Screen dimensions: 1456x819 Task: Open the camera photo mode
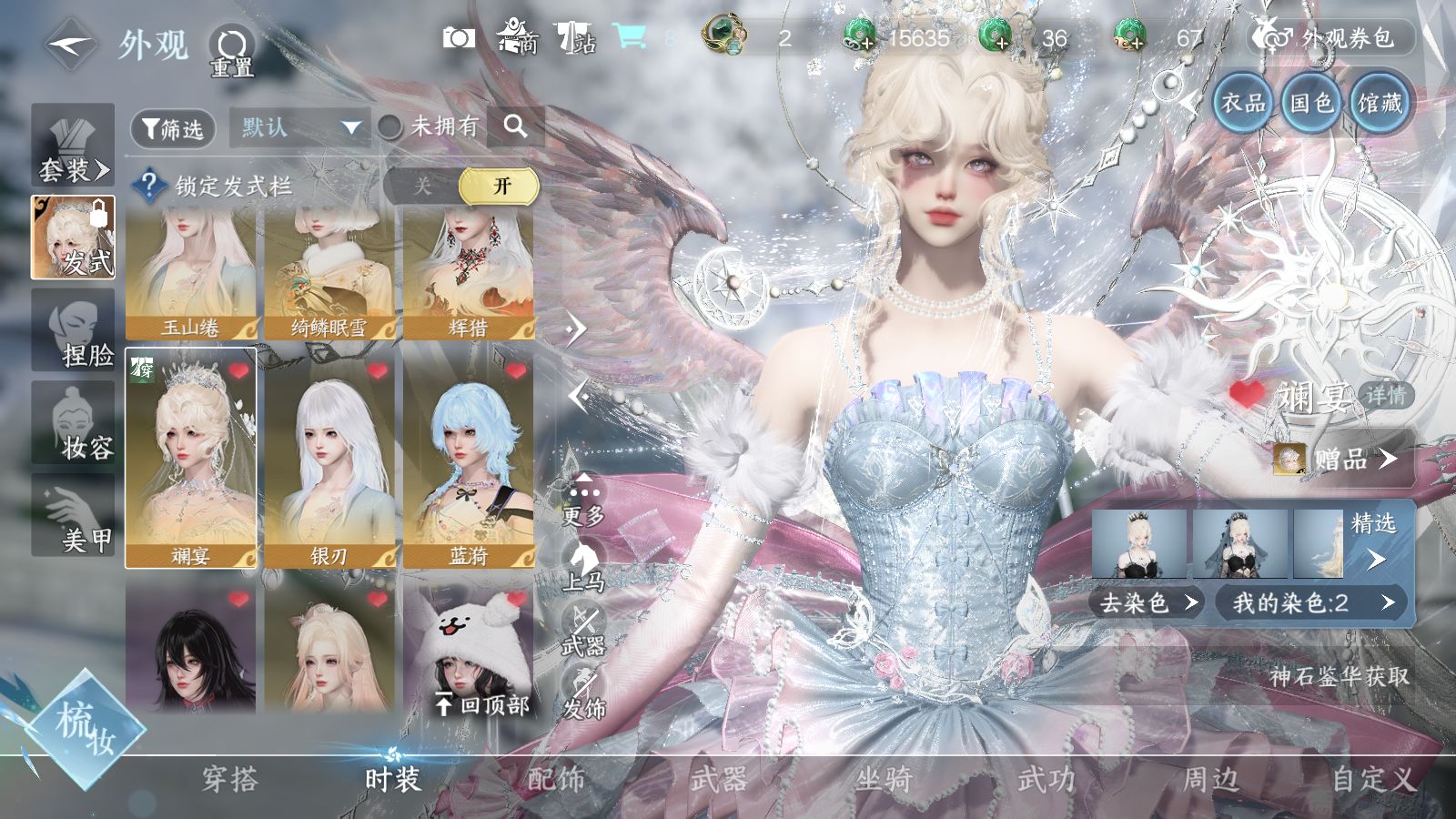tap(459, 38)
